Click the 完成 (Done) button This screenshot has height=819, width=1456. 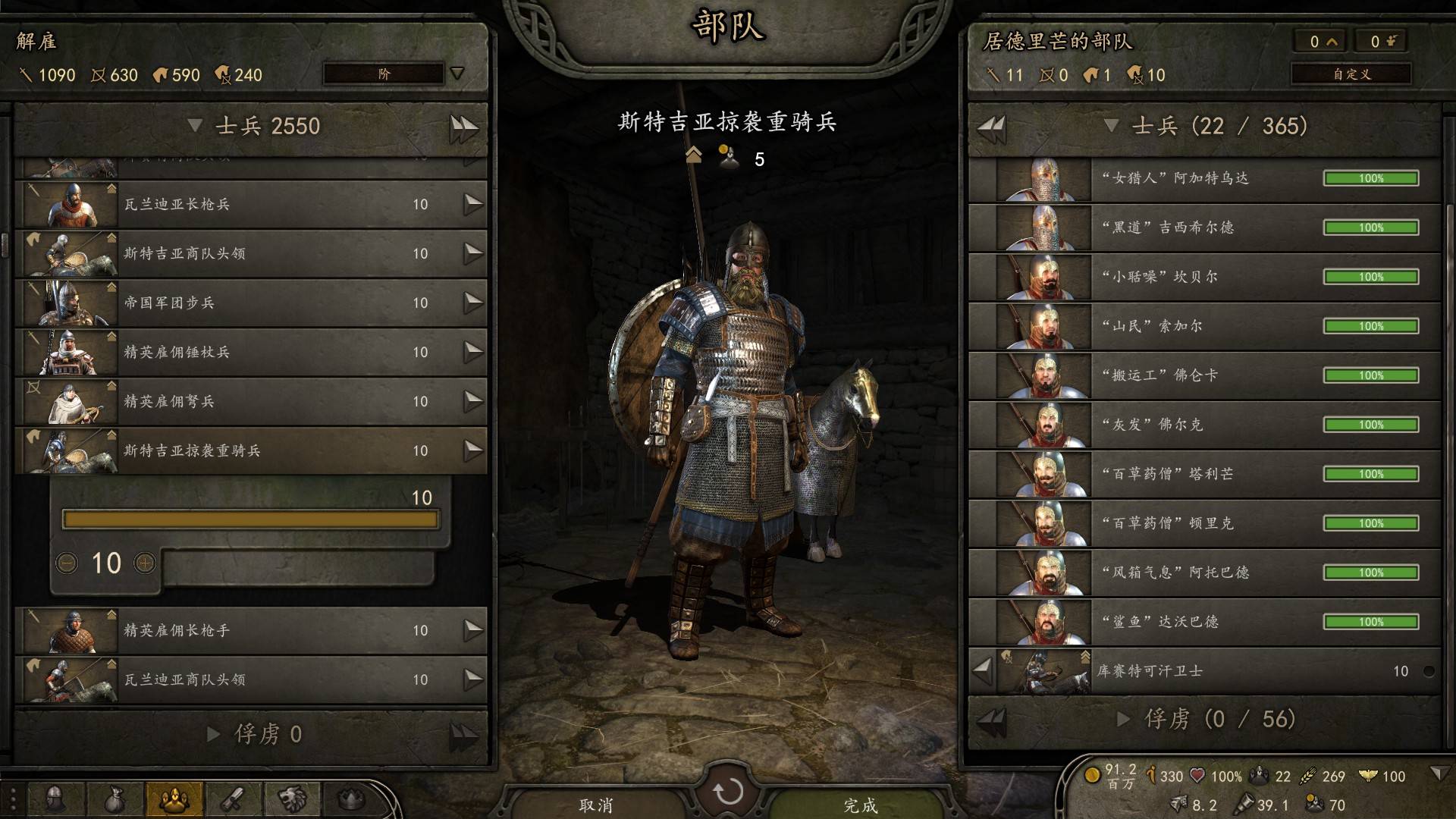pos(860,804)
